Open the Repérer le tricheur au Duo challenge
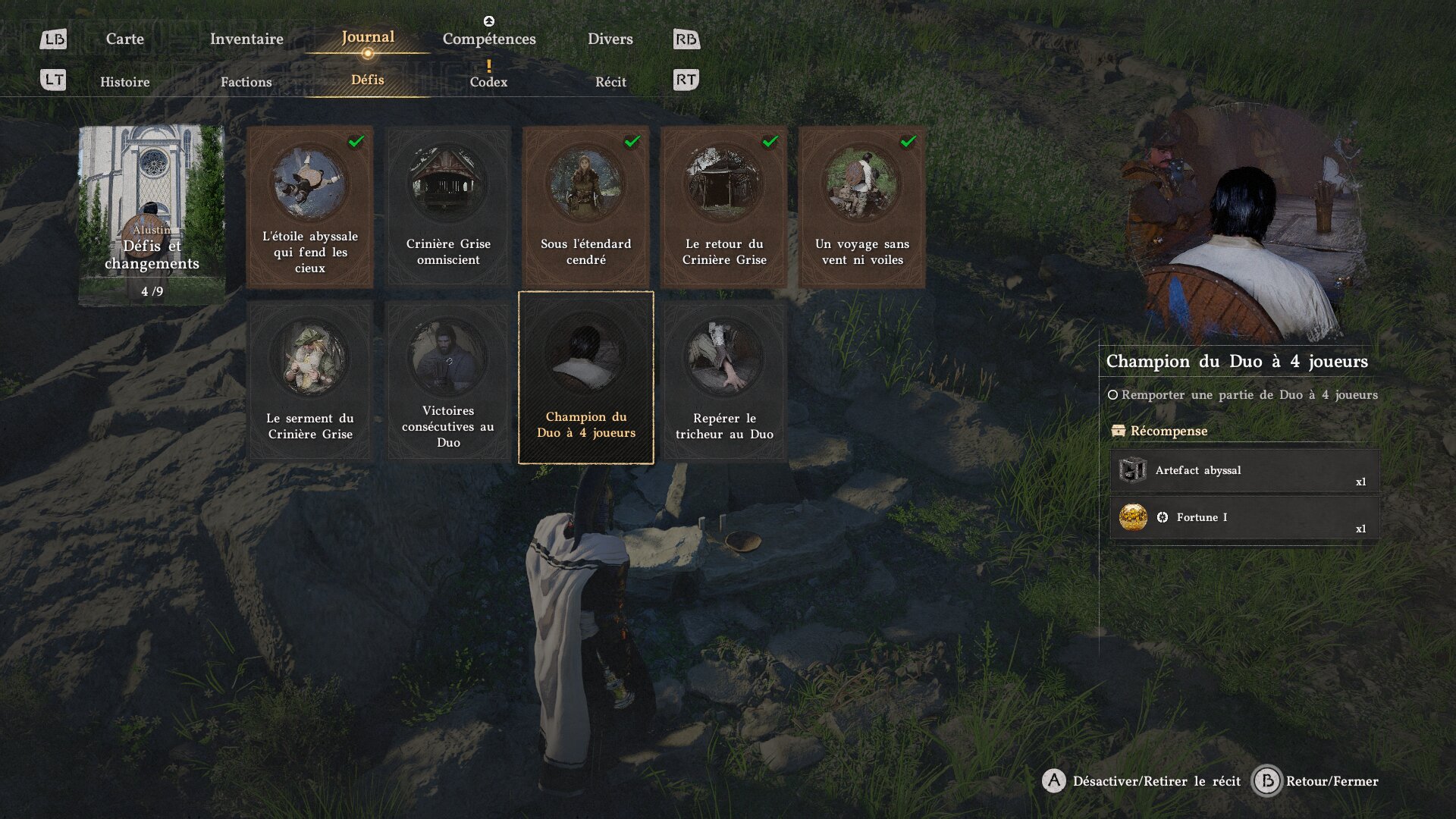 coord(723,381)
